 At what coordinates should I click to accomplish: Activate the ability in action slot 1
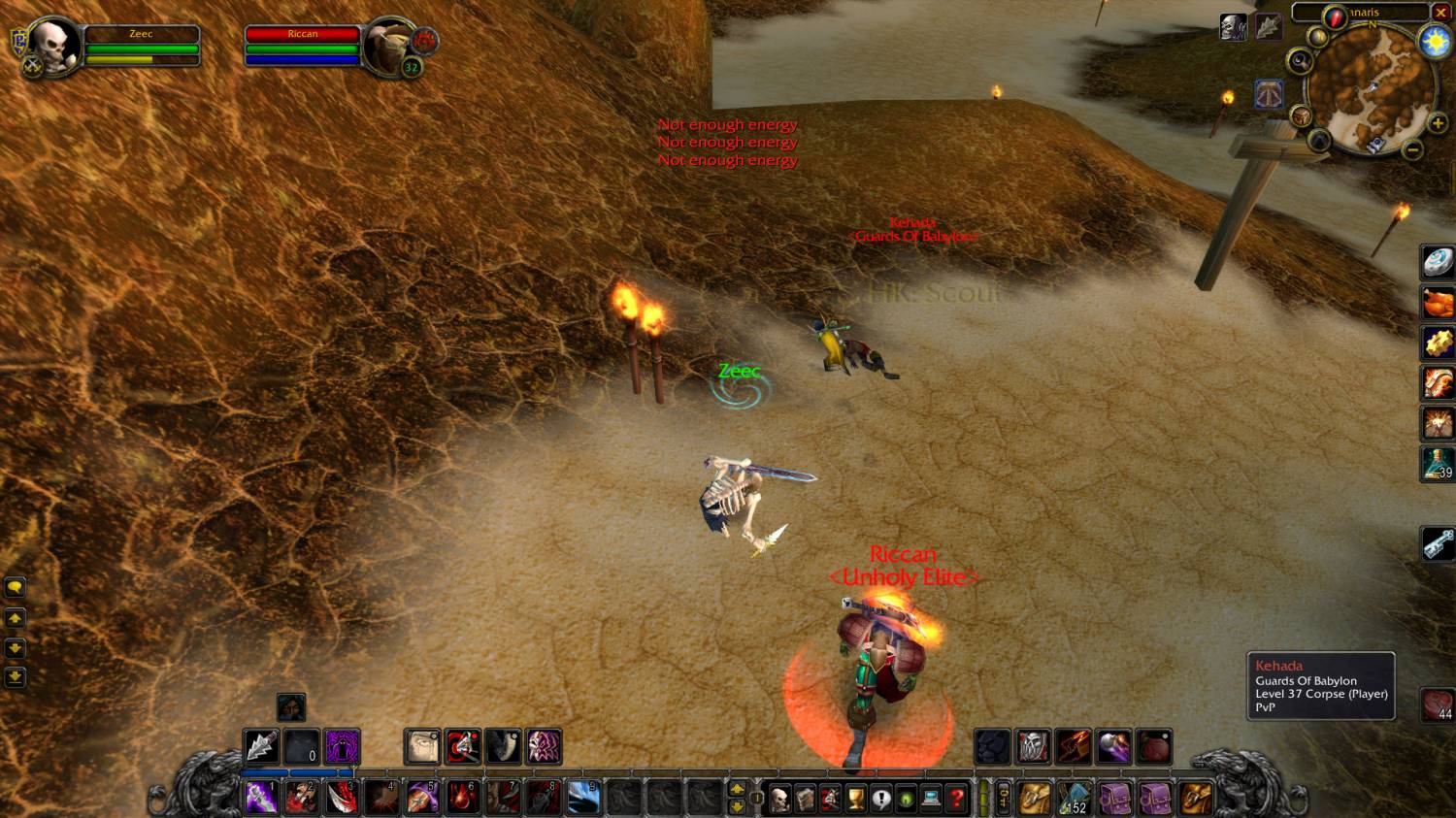tap(261, 798)
